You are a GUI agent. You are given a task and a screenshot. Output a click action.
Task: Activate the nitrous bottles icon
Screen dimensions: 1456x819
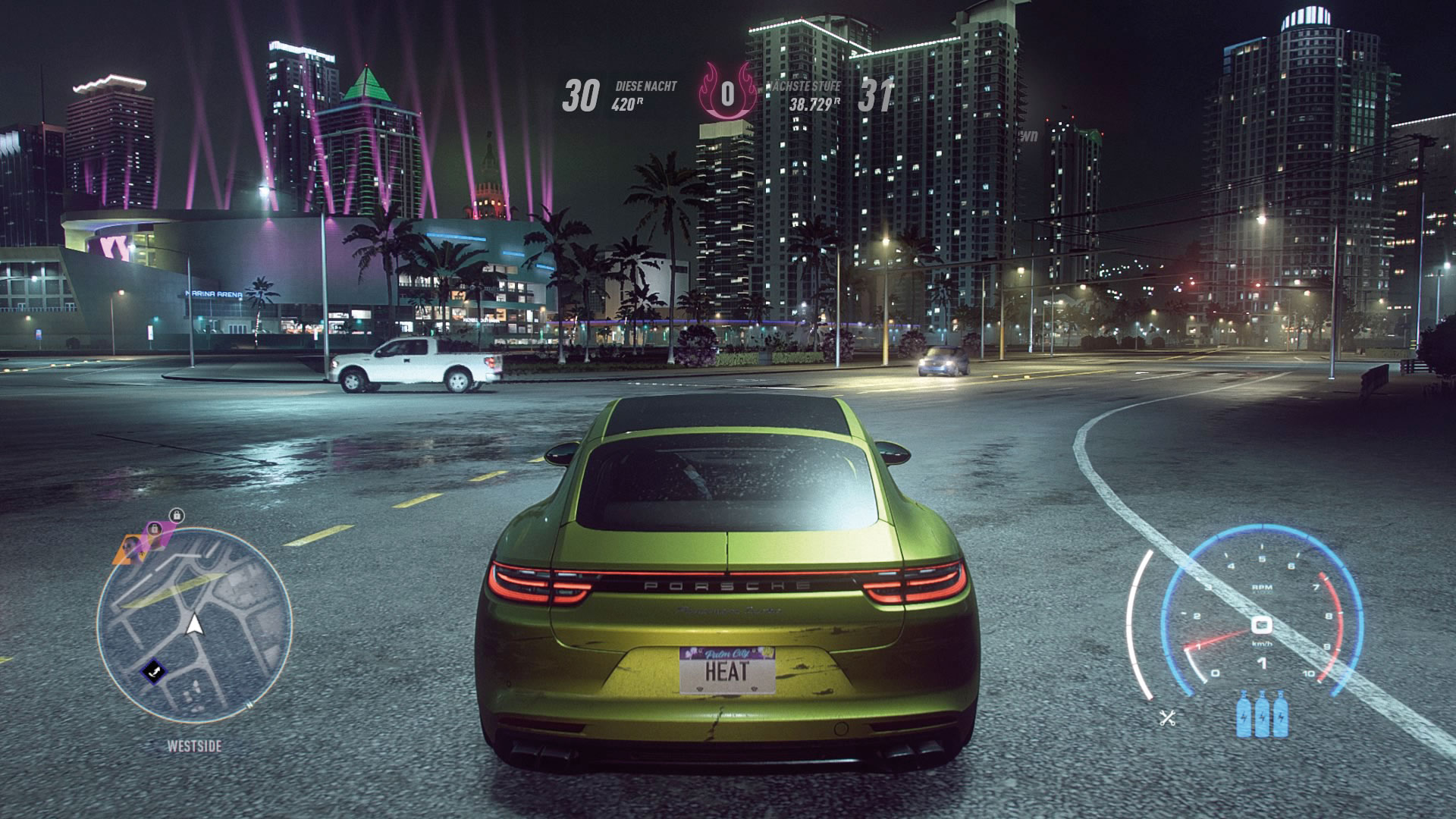coord(1262,715)
